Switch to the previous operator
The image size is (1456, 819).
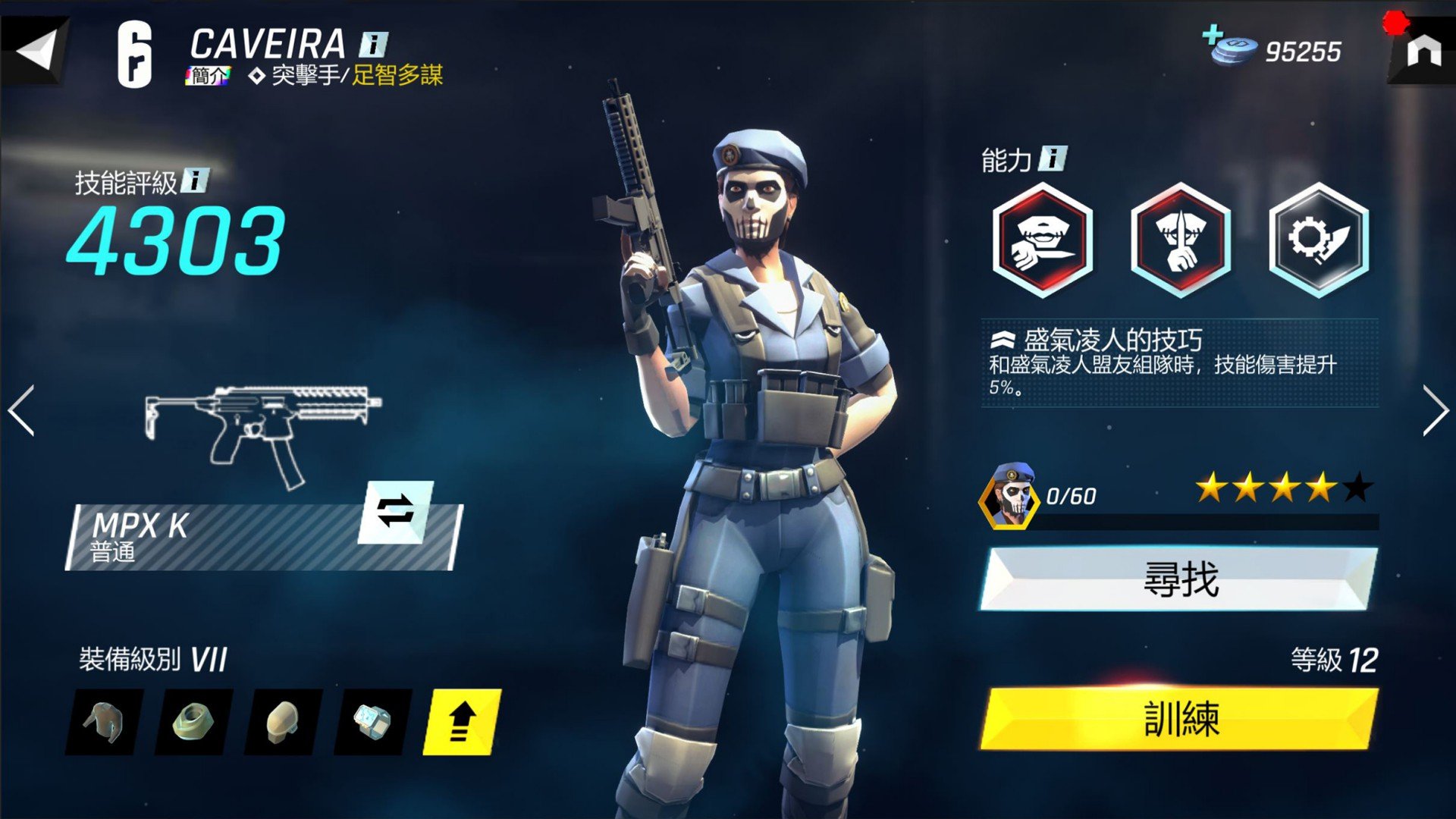tap(21, 410)
